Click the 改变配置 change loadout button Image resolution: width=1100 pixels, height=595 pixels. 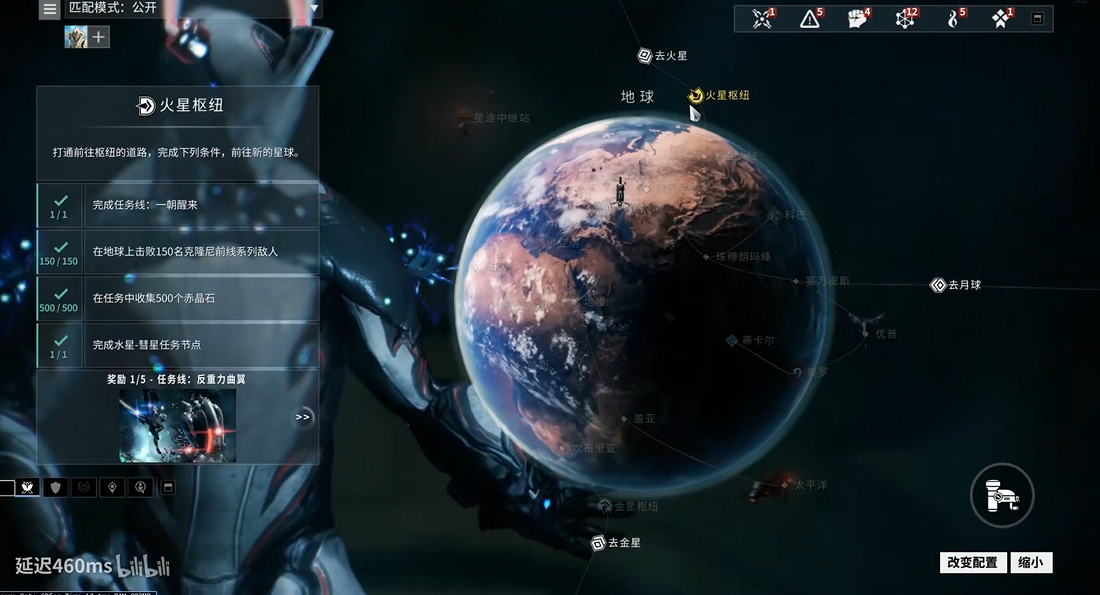click(x=972, y=563)
